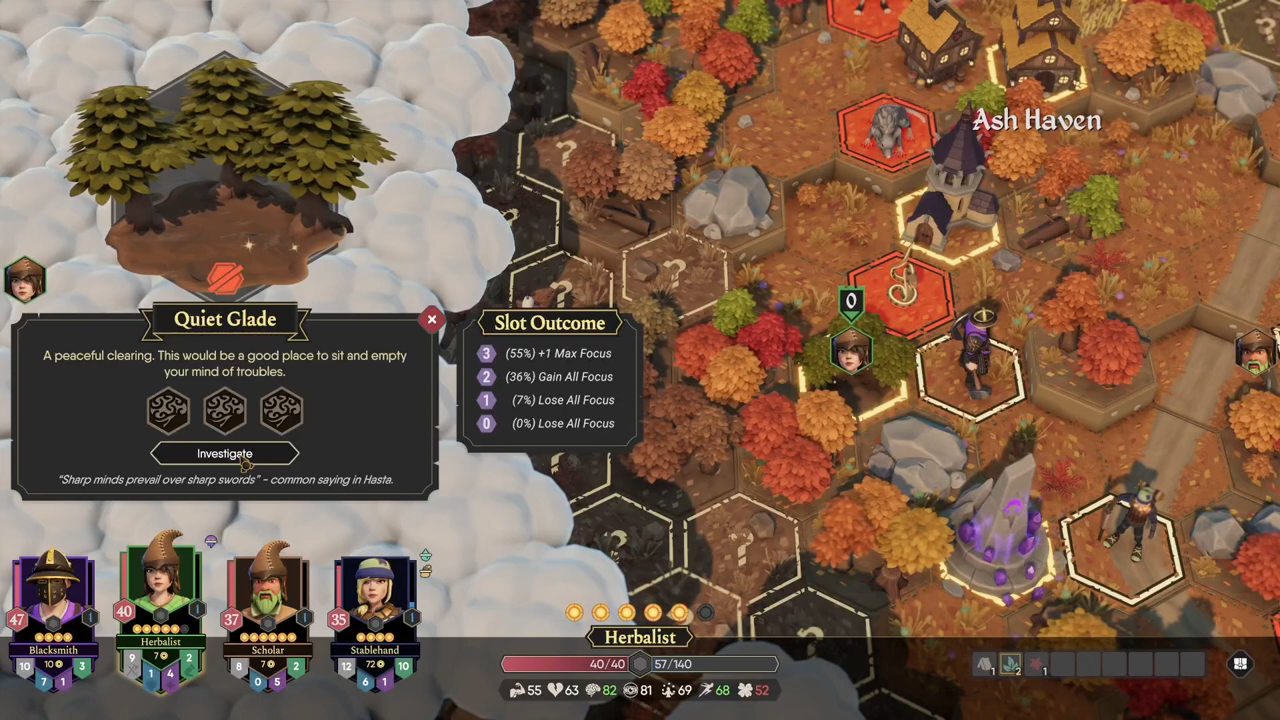Open the book icon menu
Image resolution: width=1280 pixels, height=720 pixels.
1241,664
